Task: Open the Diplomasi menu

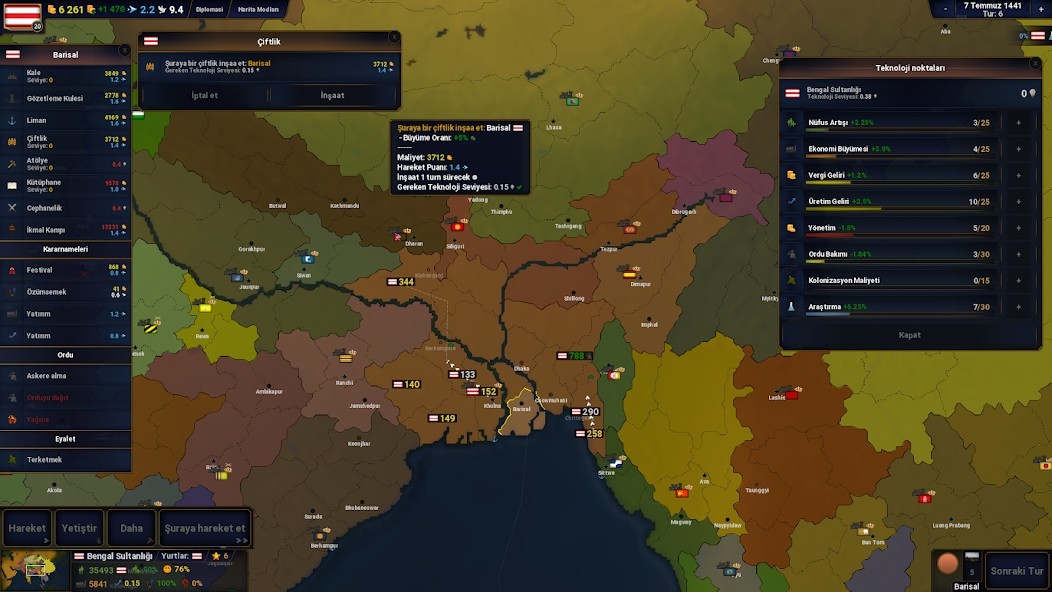Action: [x=210, y=9]
